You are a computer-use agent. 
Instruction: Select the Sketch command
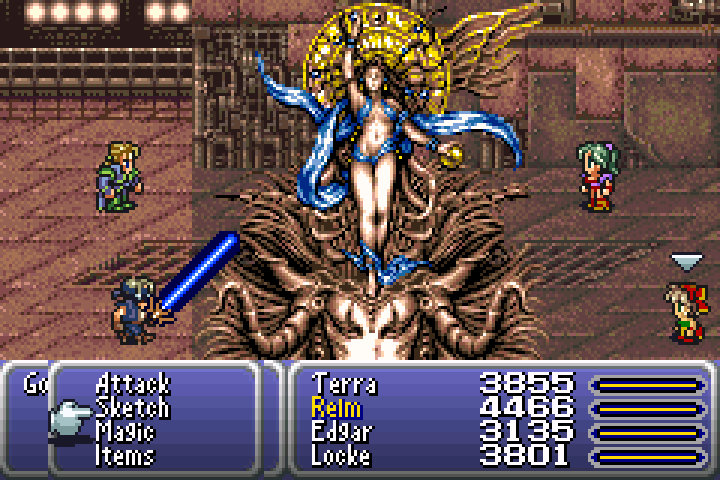[132, 408]
